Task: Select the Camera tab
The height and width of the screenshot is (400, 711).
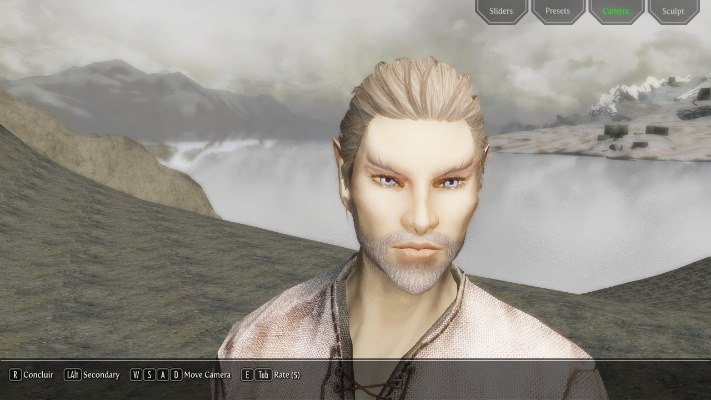Action: (616, 12)
